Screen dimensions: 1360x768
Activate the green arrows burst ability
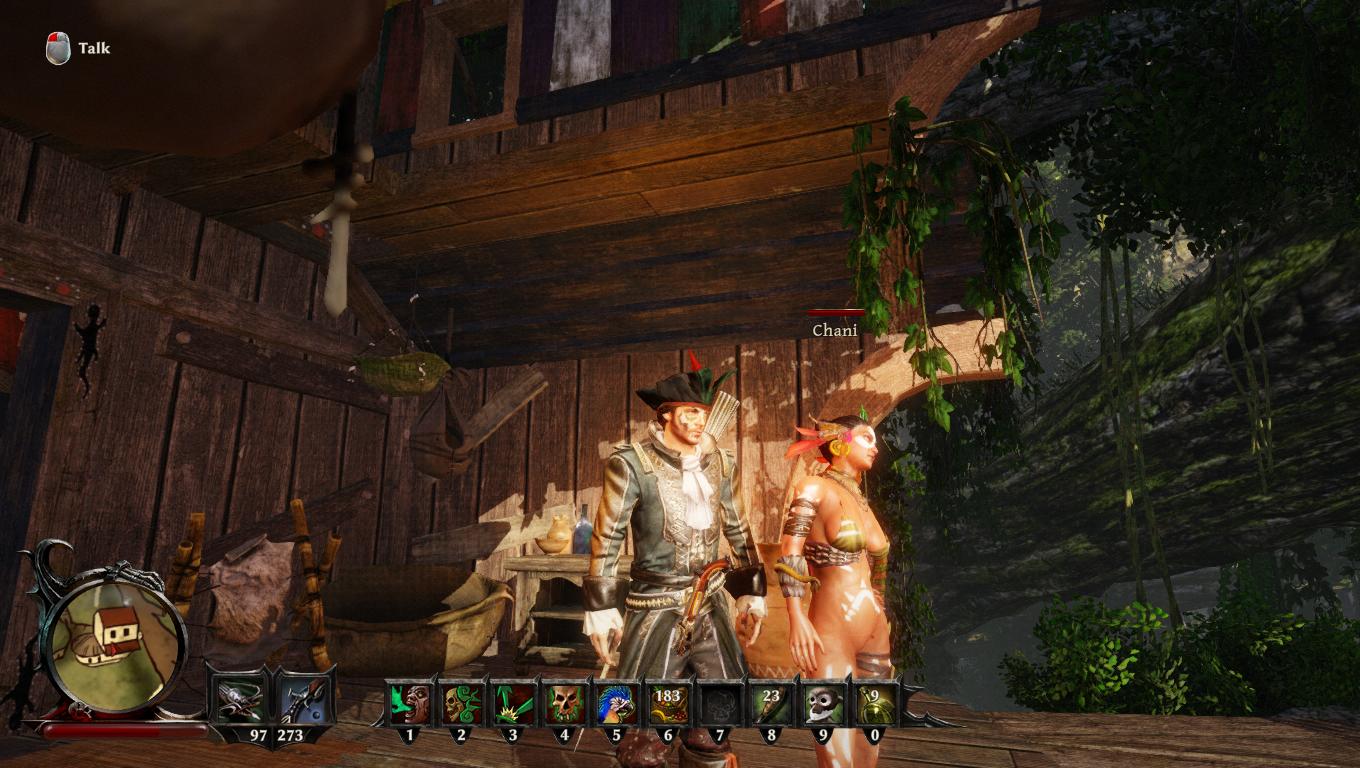513,704
